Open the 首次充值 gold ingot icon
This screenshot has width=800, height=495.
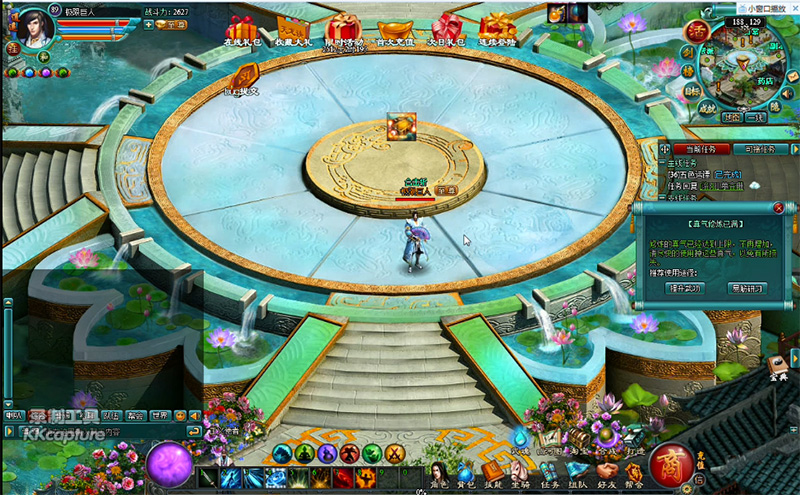[x=395, y=30]
